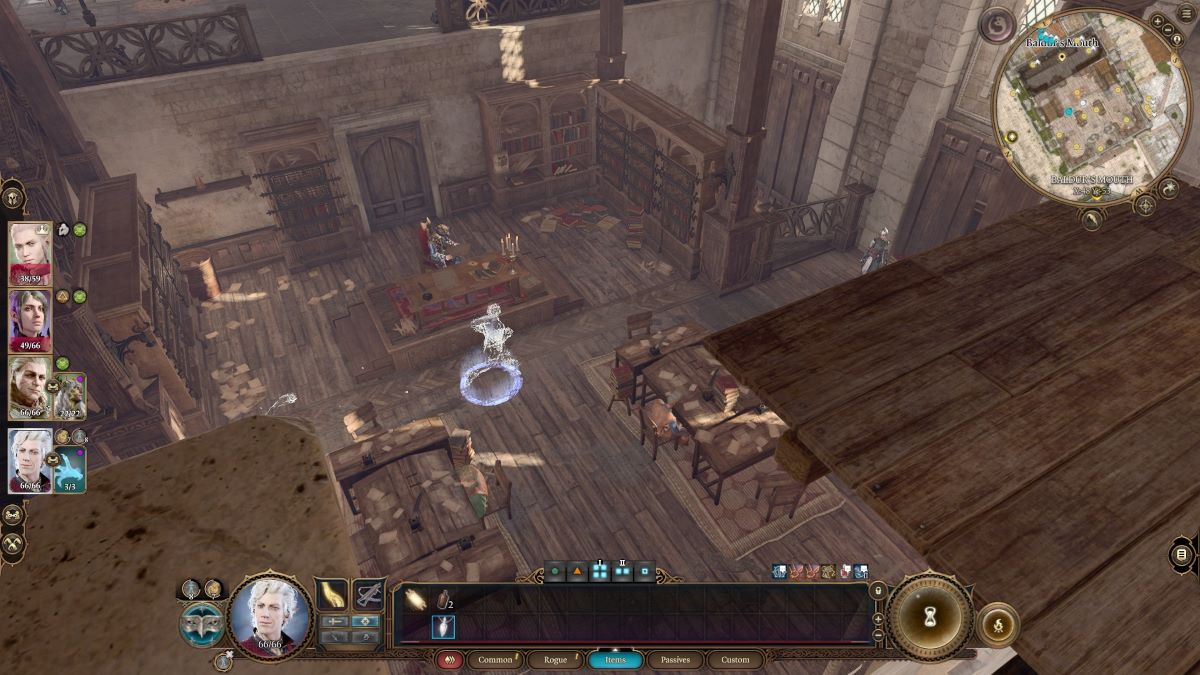Image resolution: width=1200 pixels, height=675 pixels.
Task: Click the end turn hourglass button
Action: (929, 618)
